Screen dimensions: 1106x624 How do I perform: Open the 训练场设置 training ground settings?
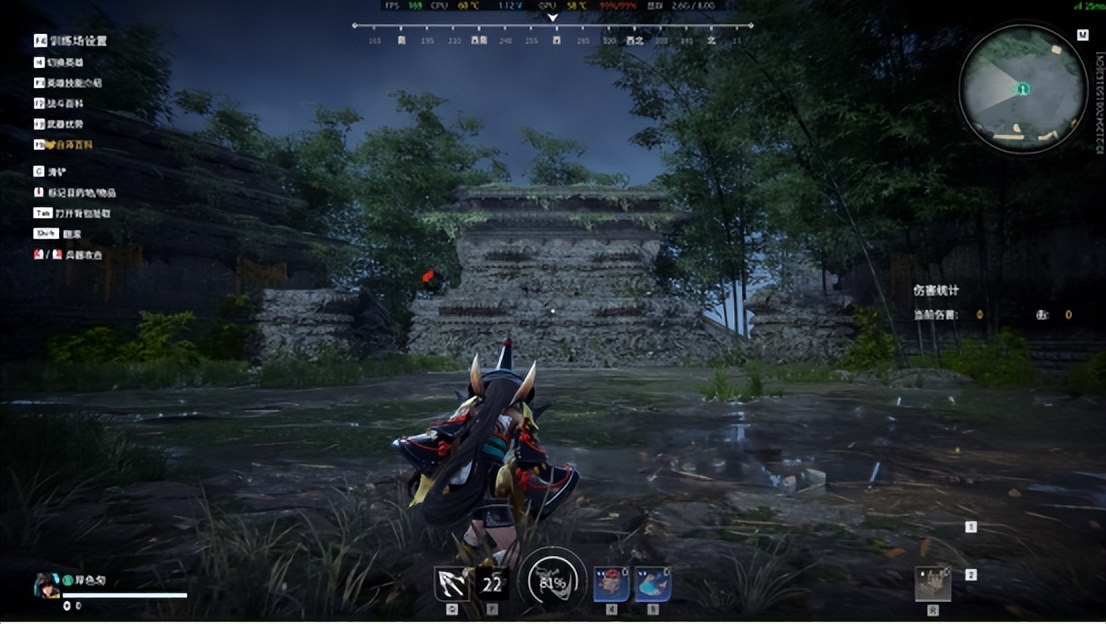[x=71, y=41]
